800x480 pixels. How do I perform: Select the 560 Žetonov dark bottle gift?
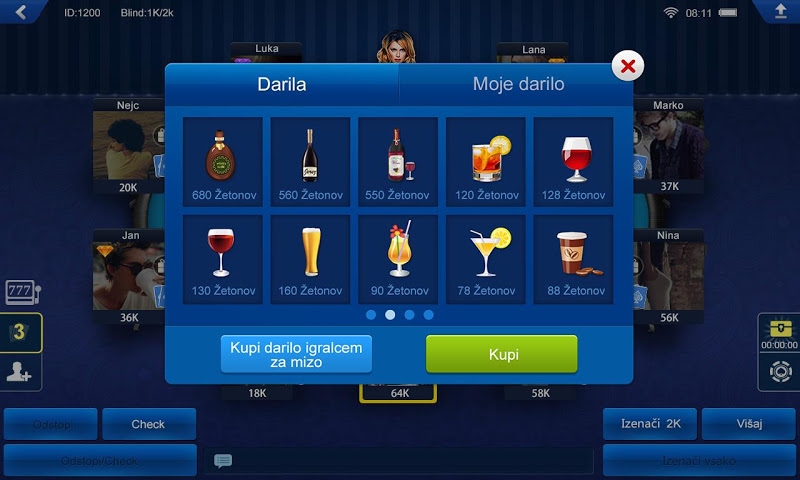tap(311, 161)
